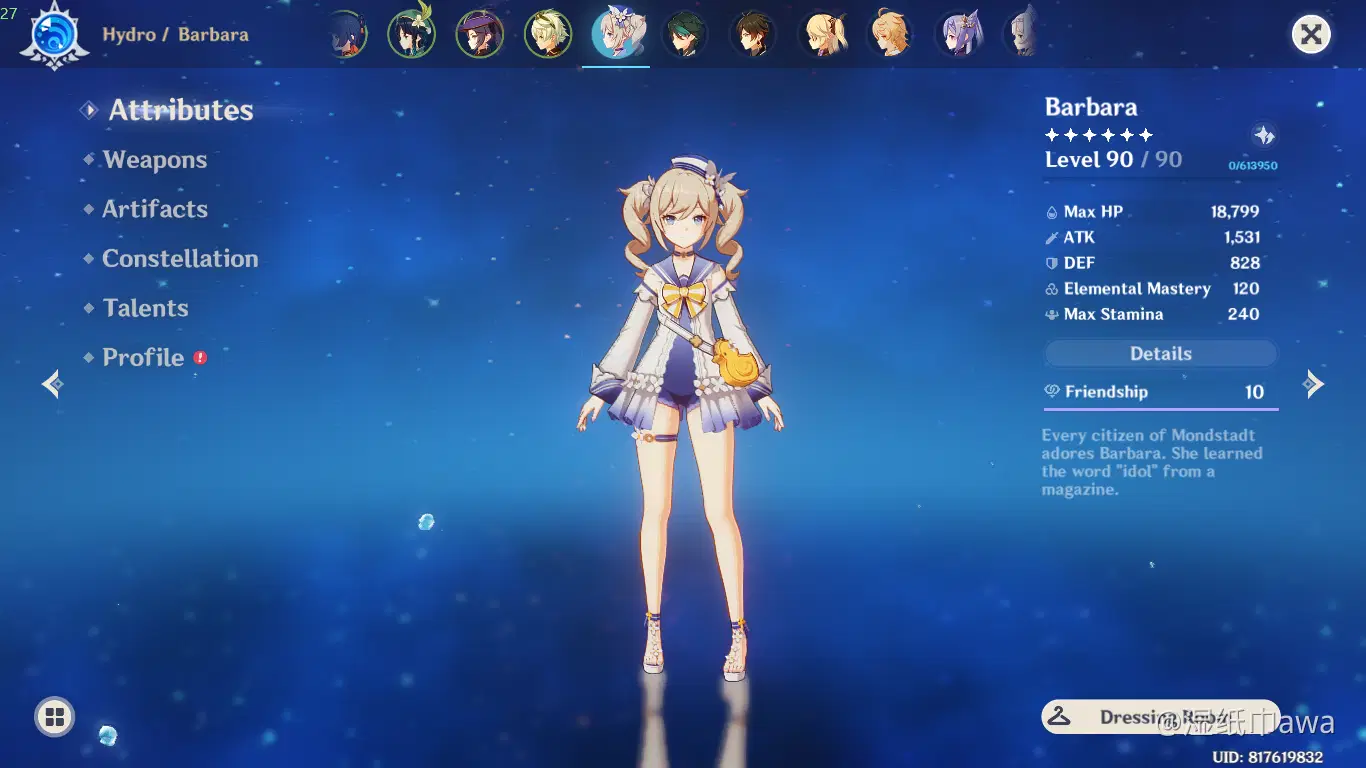Open the Weapons section
Viewport: 1366px width, 768px height.
tap(154, 160)
